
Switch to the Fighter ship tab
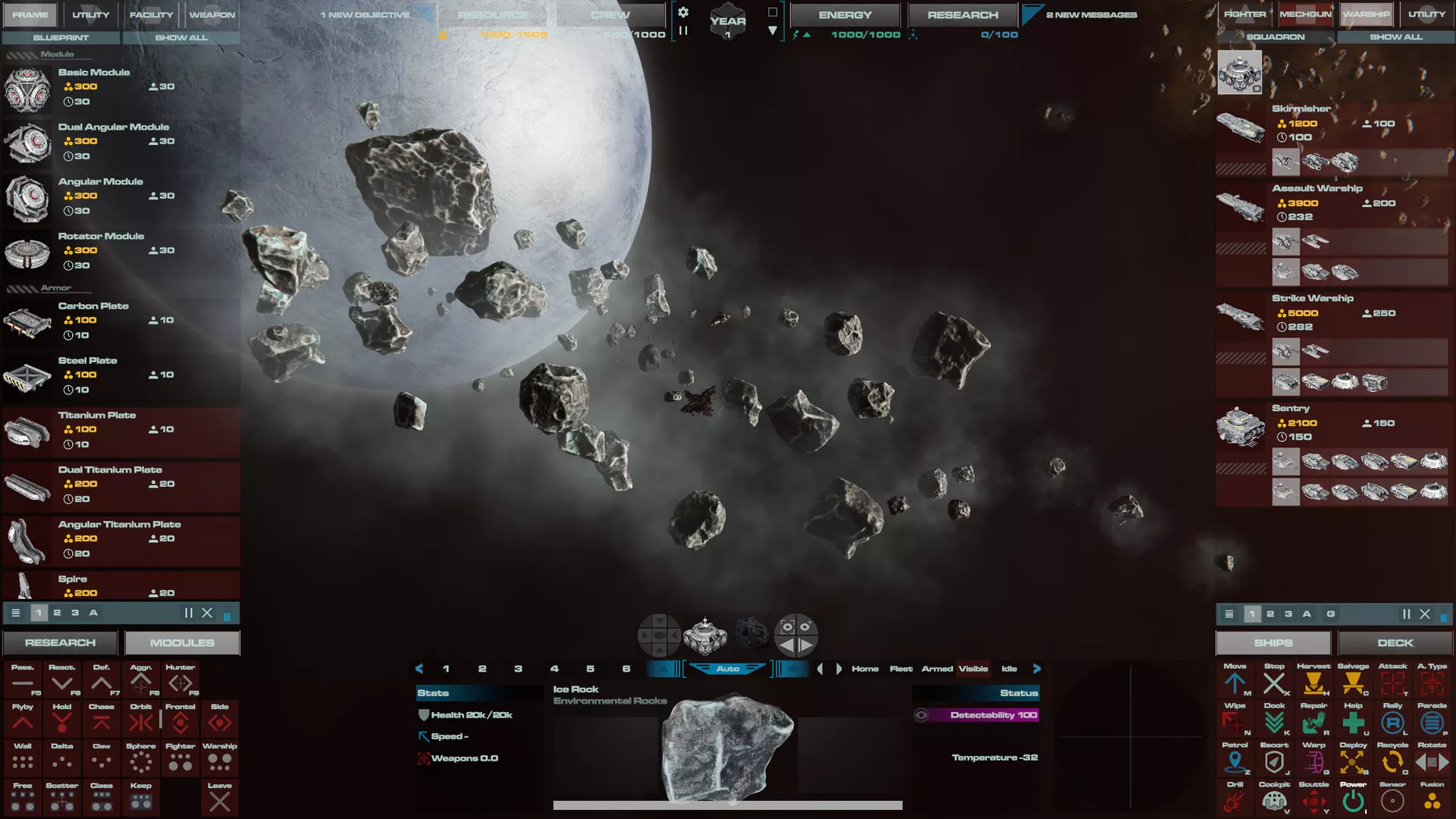[1244, 14]
